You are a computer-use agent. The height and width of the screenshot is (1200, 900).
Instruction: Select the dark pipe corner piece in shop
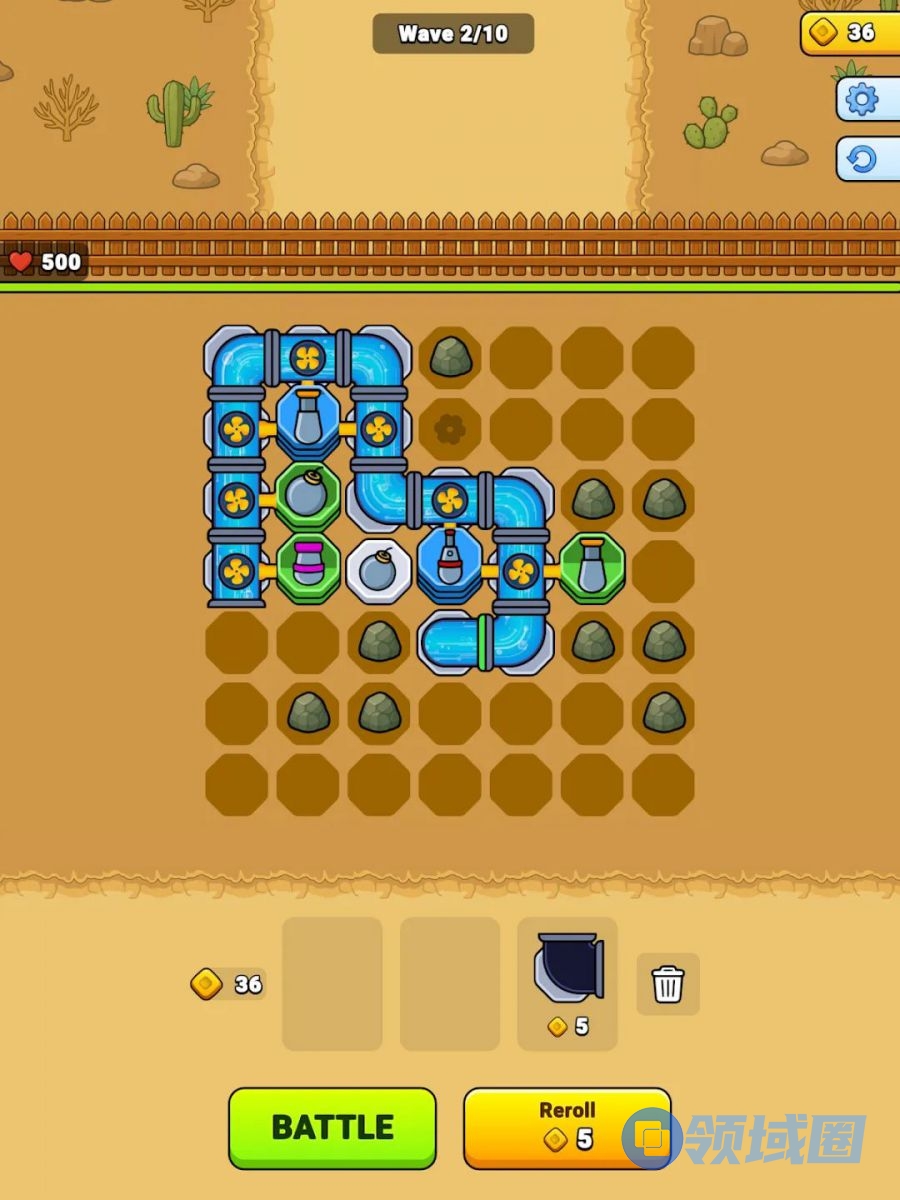coord(568,967)
